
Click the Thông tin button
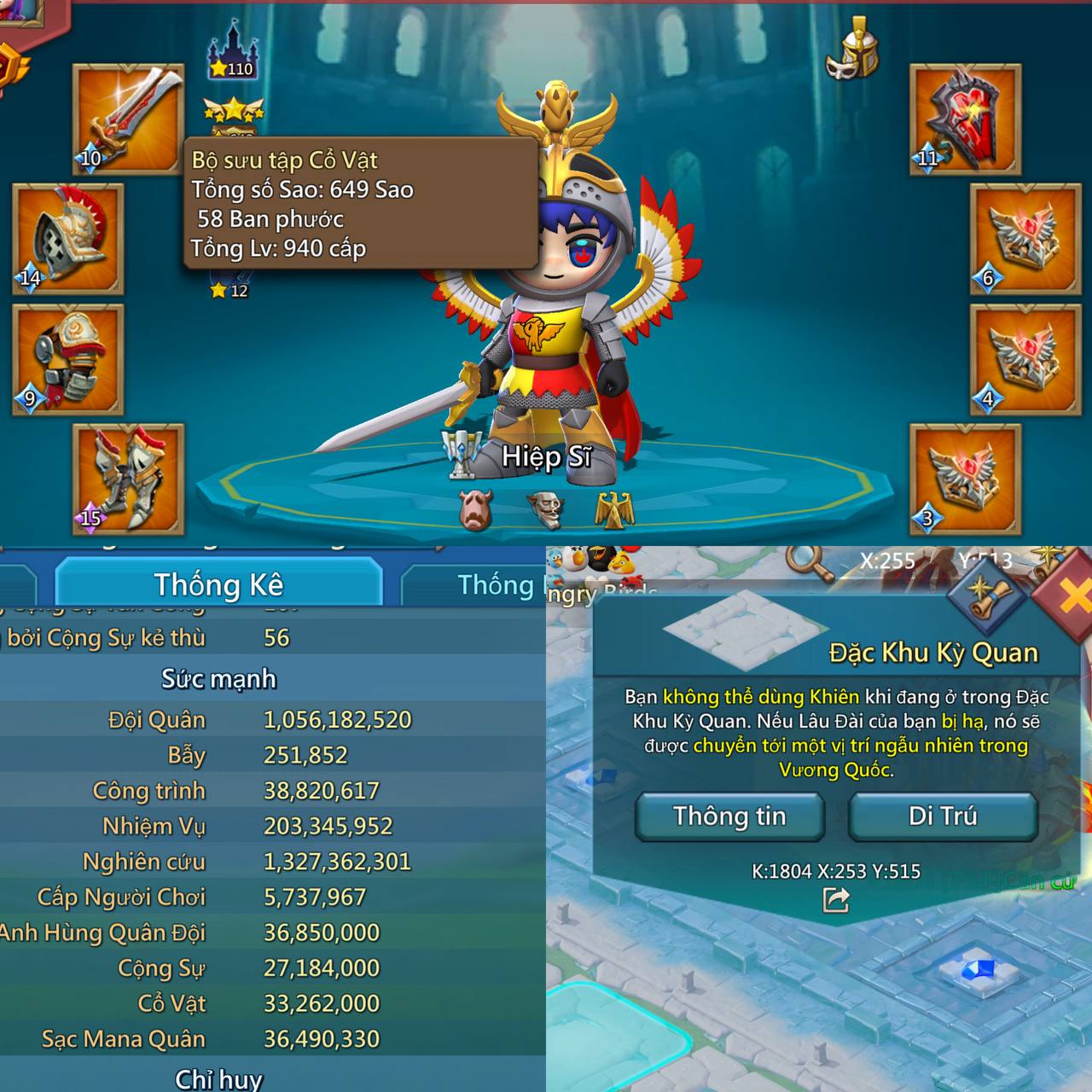click(x=729, y=816)
